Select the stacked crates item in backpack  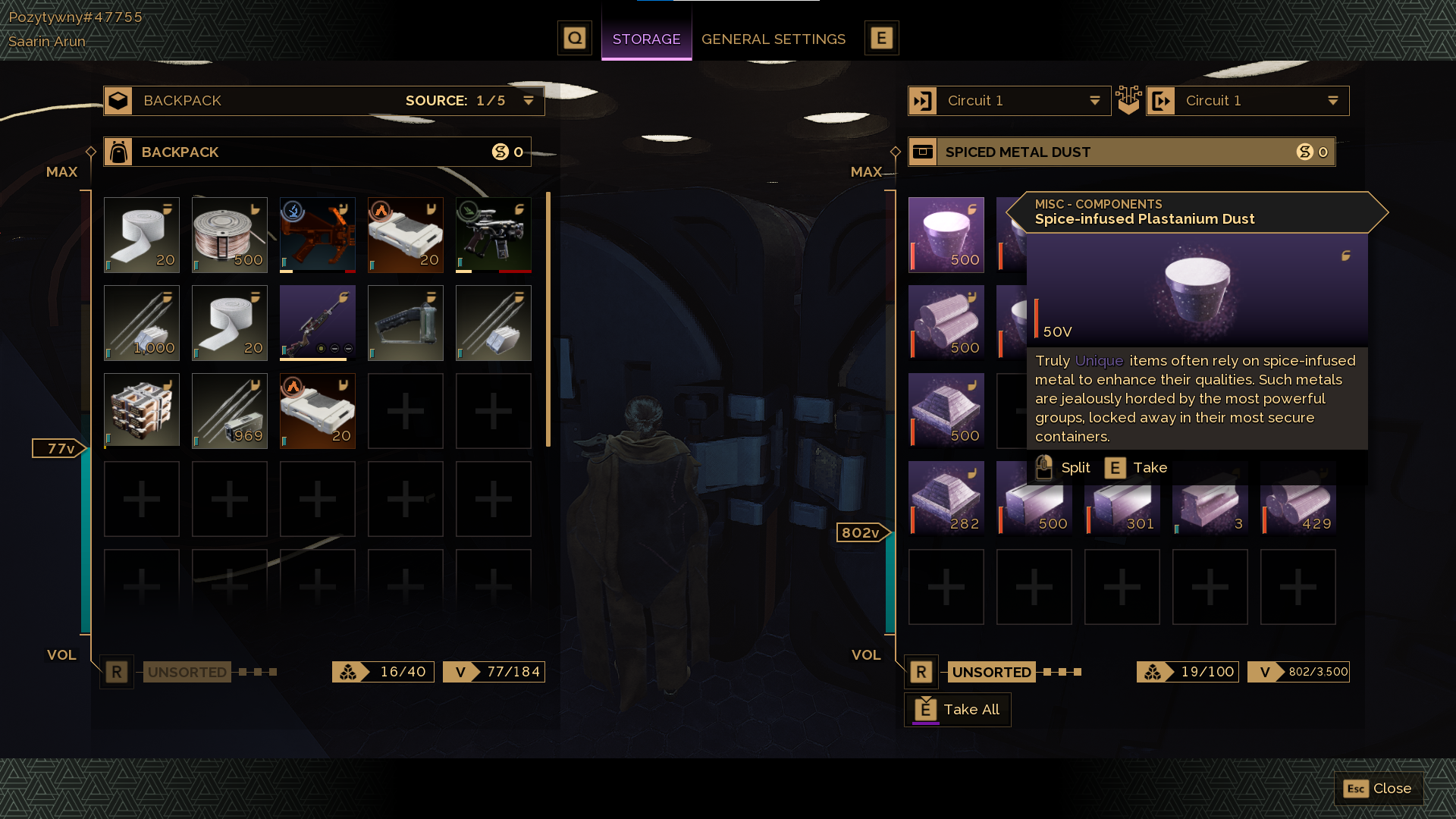pyautogui.click(x=142, y=411)
